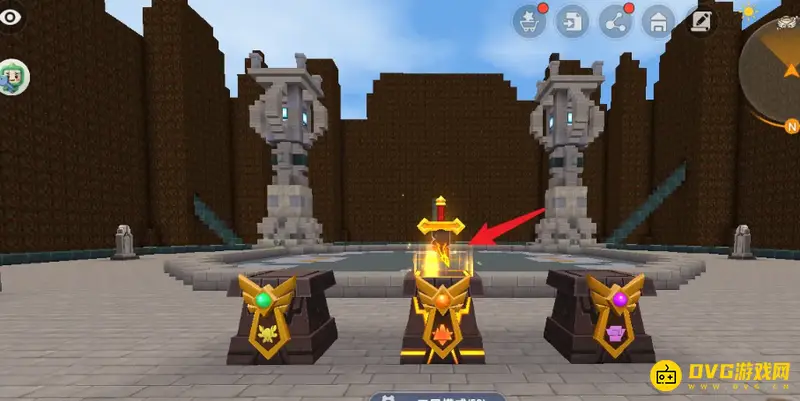Click the green-hooded character avatar
Screen dimensions: 800x401
(x=12, y=76)
